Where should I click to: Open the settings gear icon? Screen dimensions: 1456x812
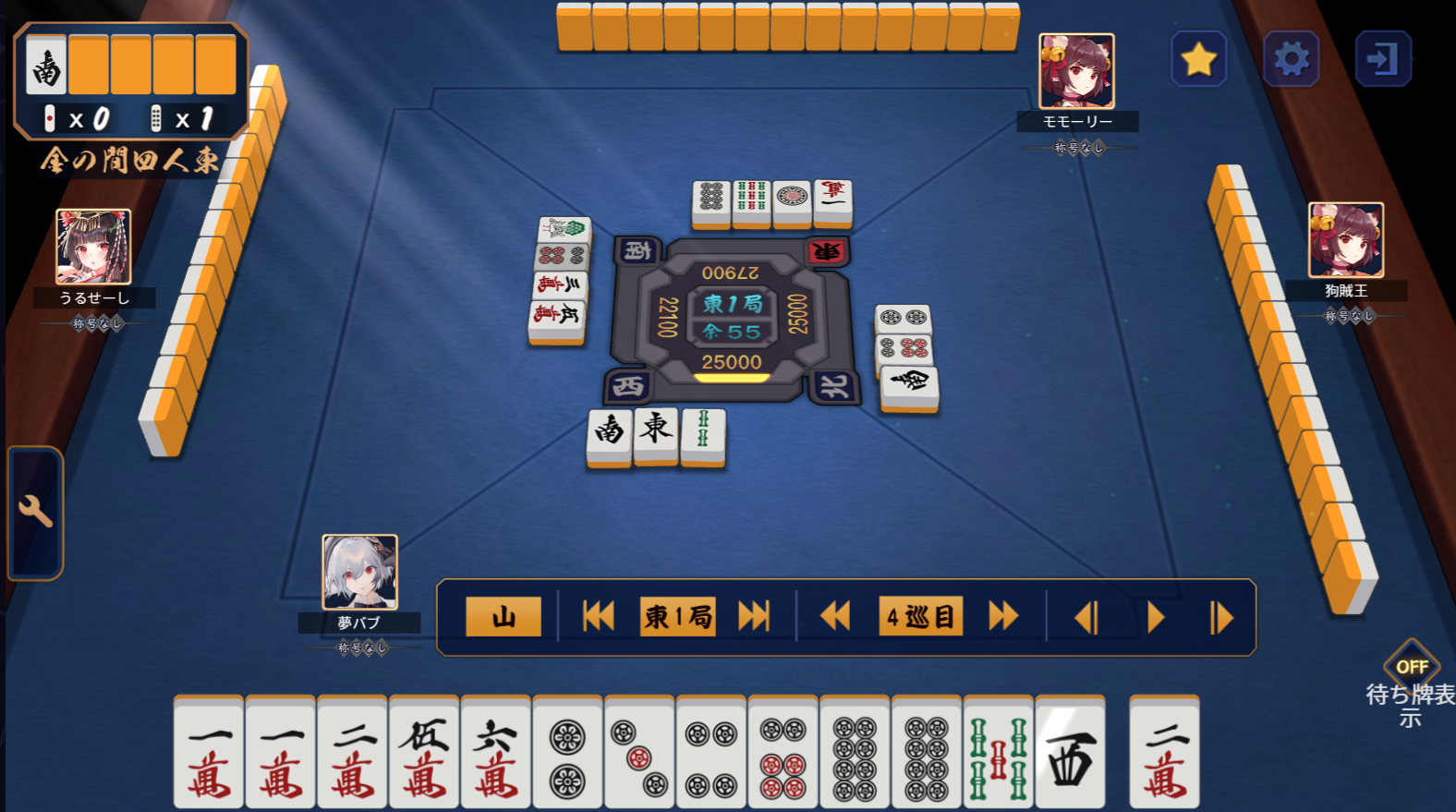1292,57
